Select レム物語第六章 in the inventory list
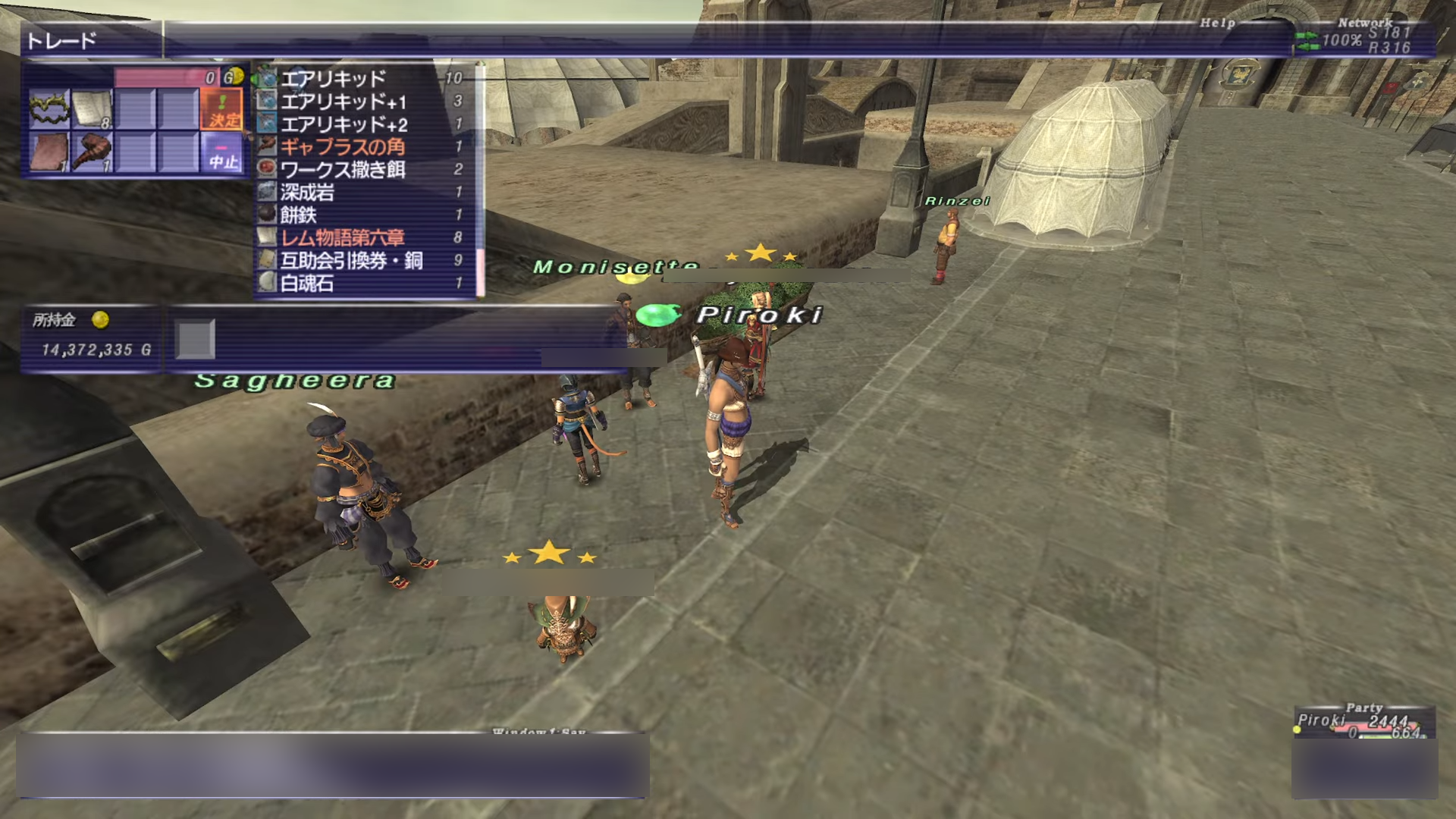This screenshot has width=1456, height=819. pos(343,237)
